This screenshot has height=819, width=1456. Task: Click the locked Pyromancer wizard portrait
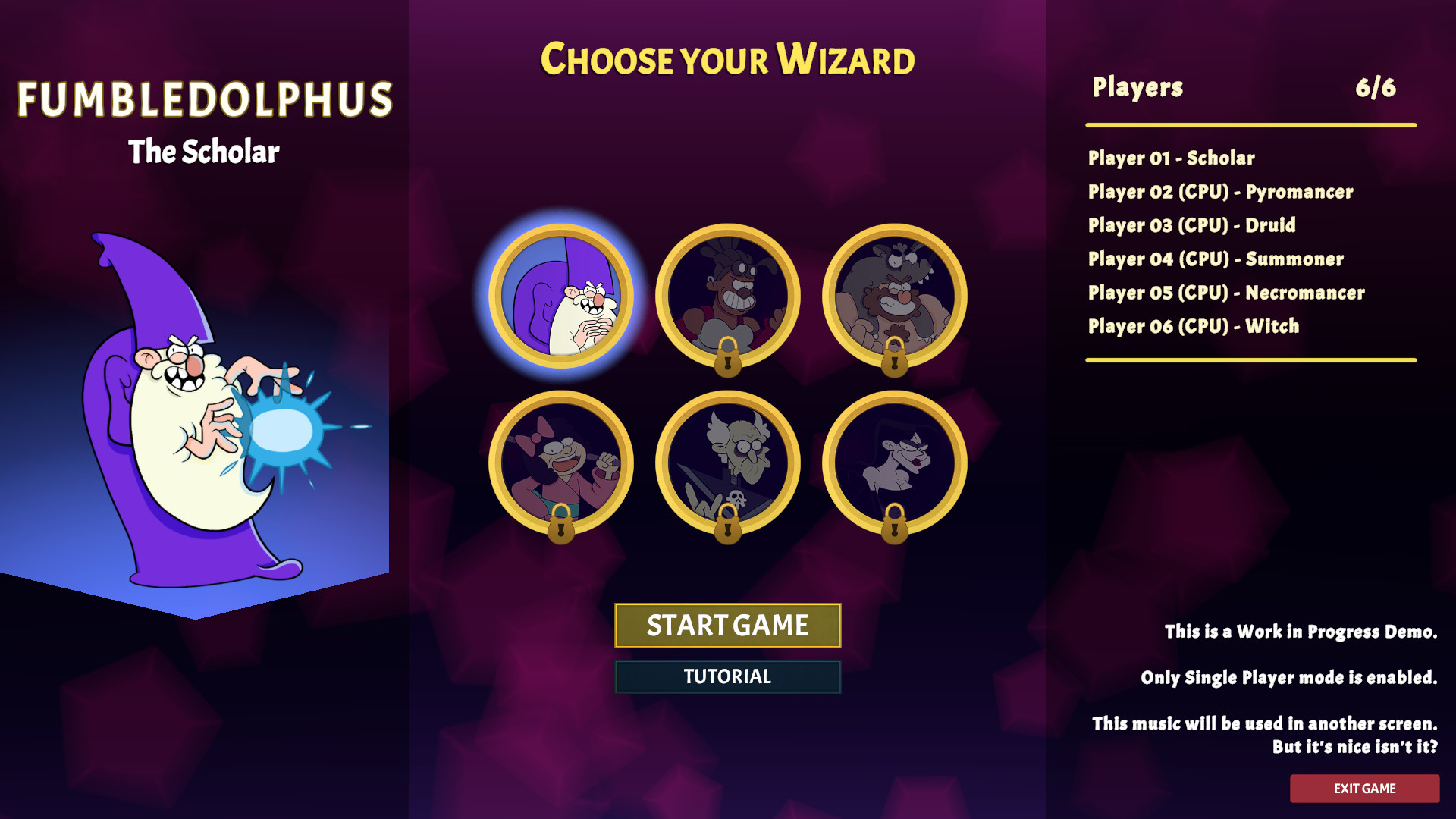(730, 296)
